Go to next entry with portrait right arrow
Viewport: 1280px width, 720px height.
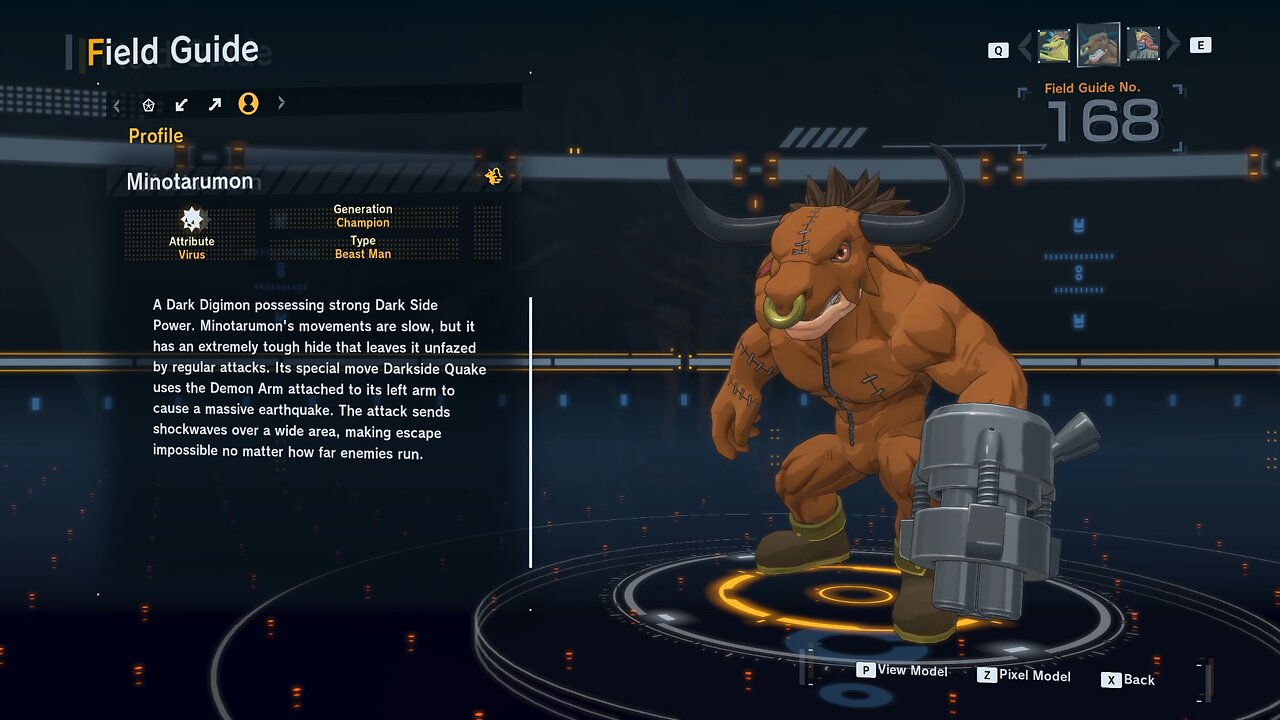1174,45
